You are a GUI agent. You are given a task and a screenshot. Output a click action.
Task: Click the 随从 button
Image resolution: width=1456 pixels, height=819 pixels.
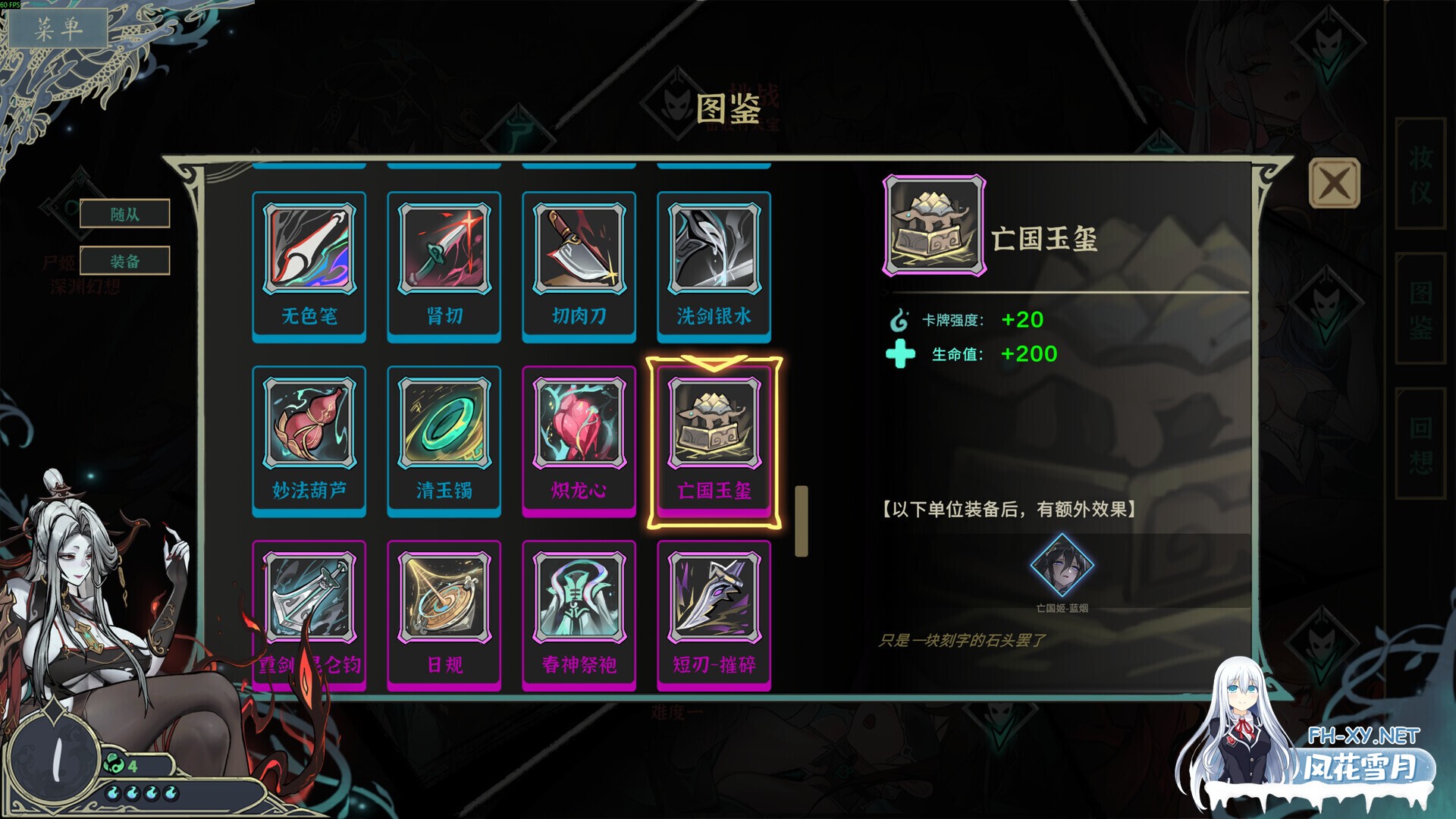[x=126, y=213]
